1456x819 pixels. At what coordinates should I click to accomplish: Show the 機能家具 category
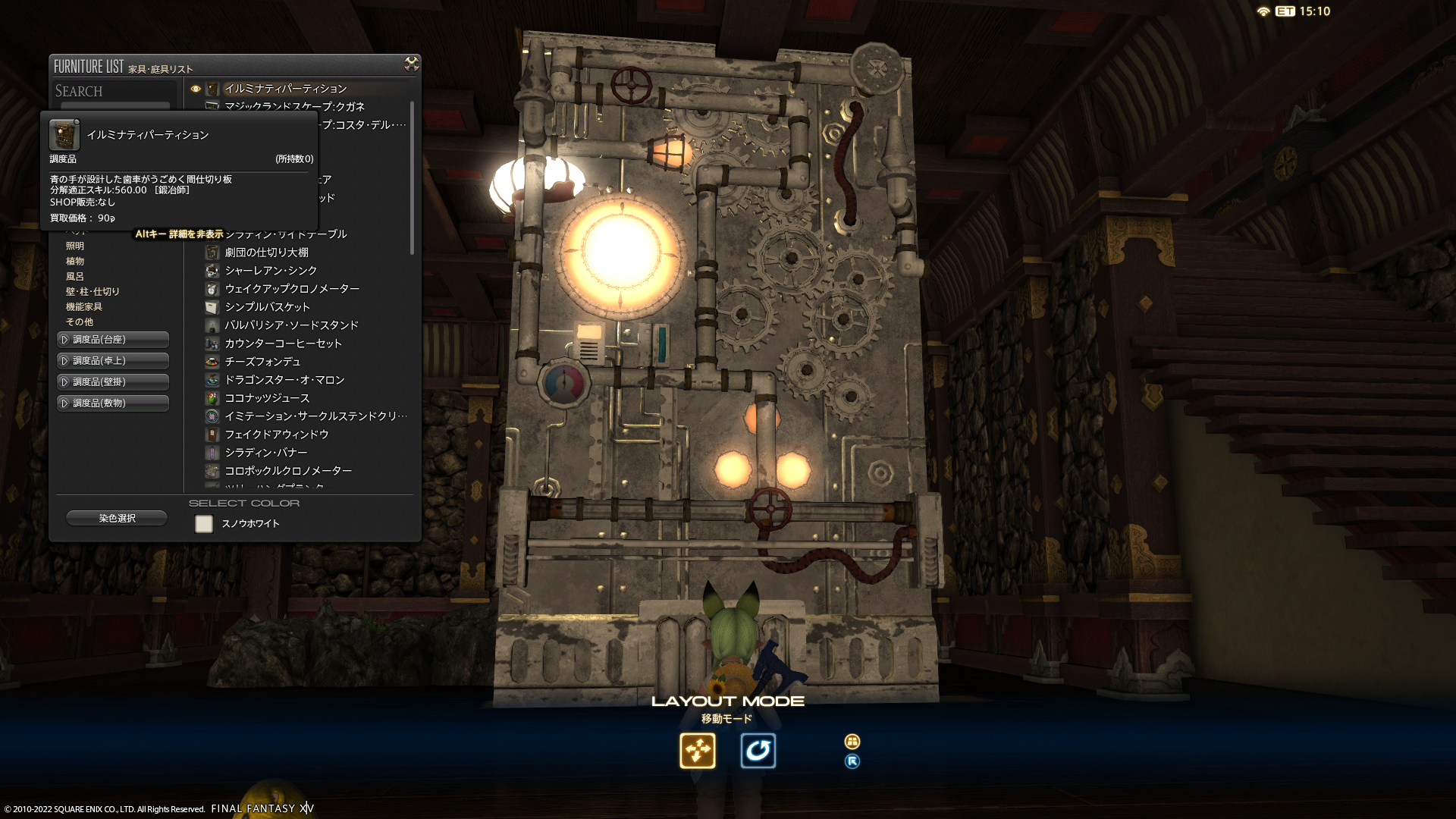(84, 307)
